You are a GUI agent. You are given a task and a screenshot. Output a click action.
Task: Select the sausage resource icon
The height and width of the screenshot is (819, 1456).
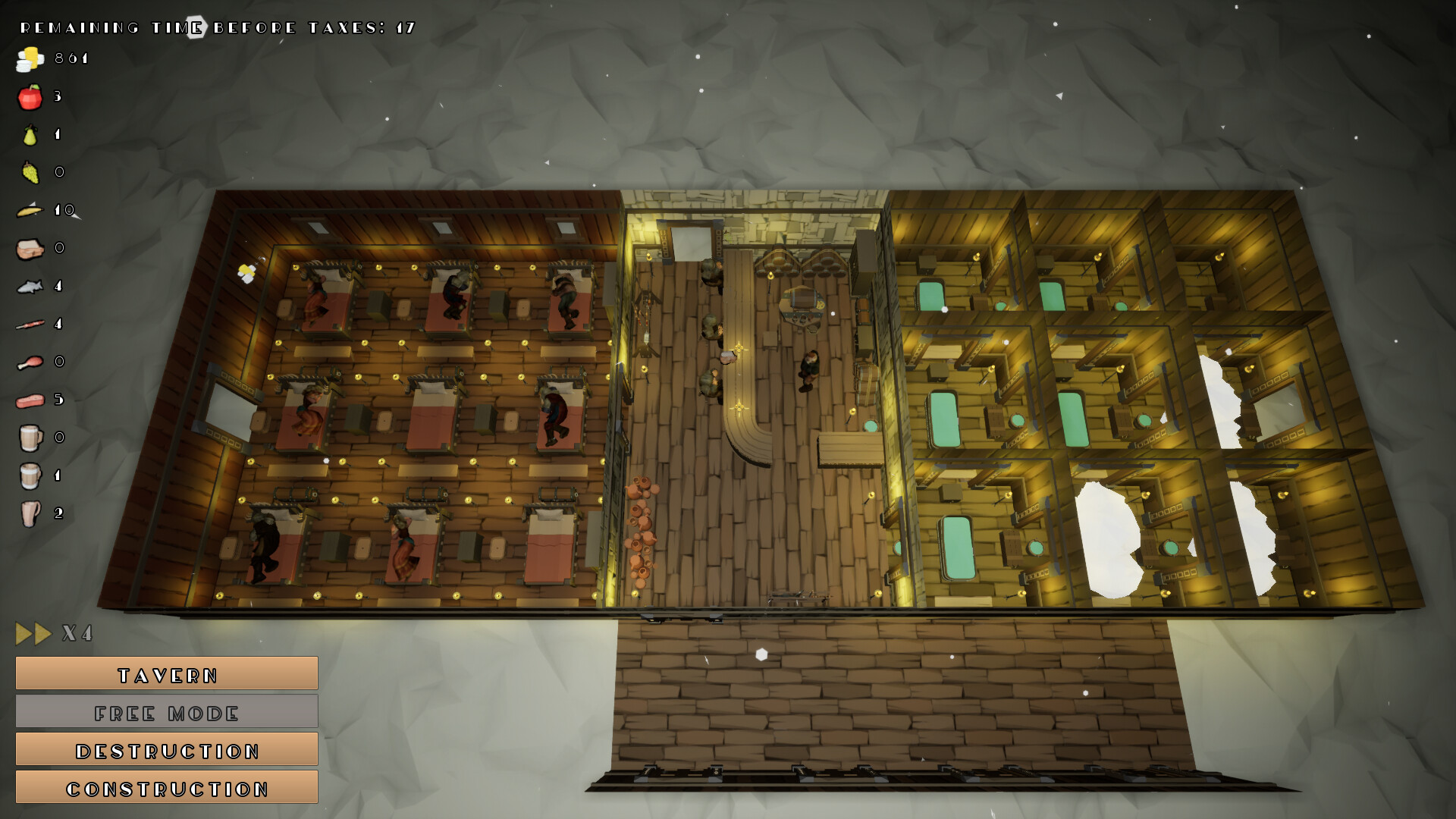[29, 324]
